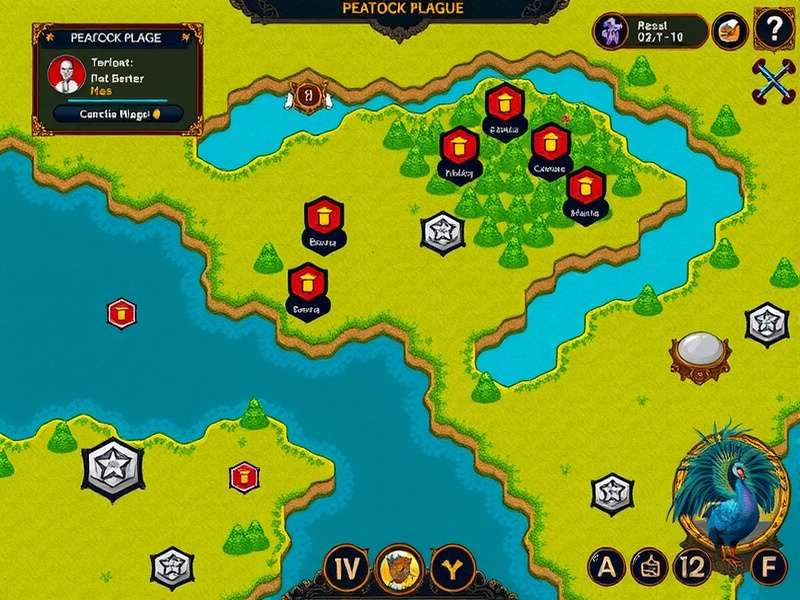Choose the Y button on bottom bar
Image resolution: width=800 pixels, height=600 pixels.
click(451, 569)
